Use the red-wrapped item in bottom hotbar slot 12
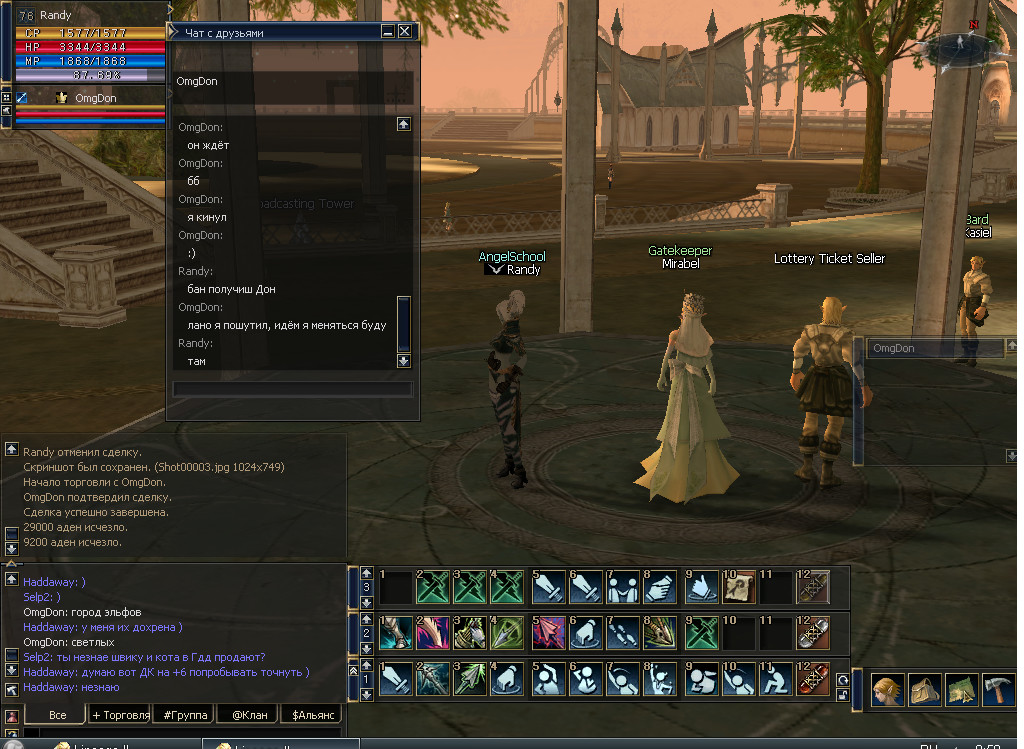 point(813,678)
